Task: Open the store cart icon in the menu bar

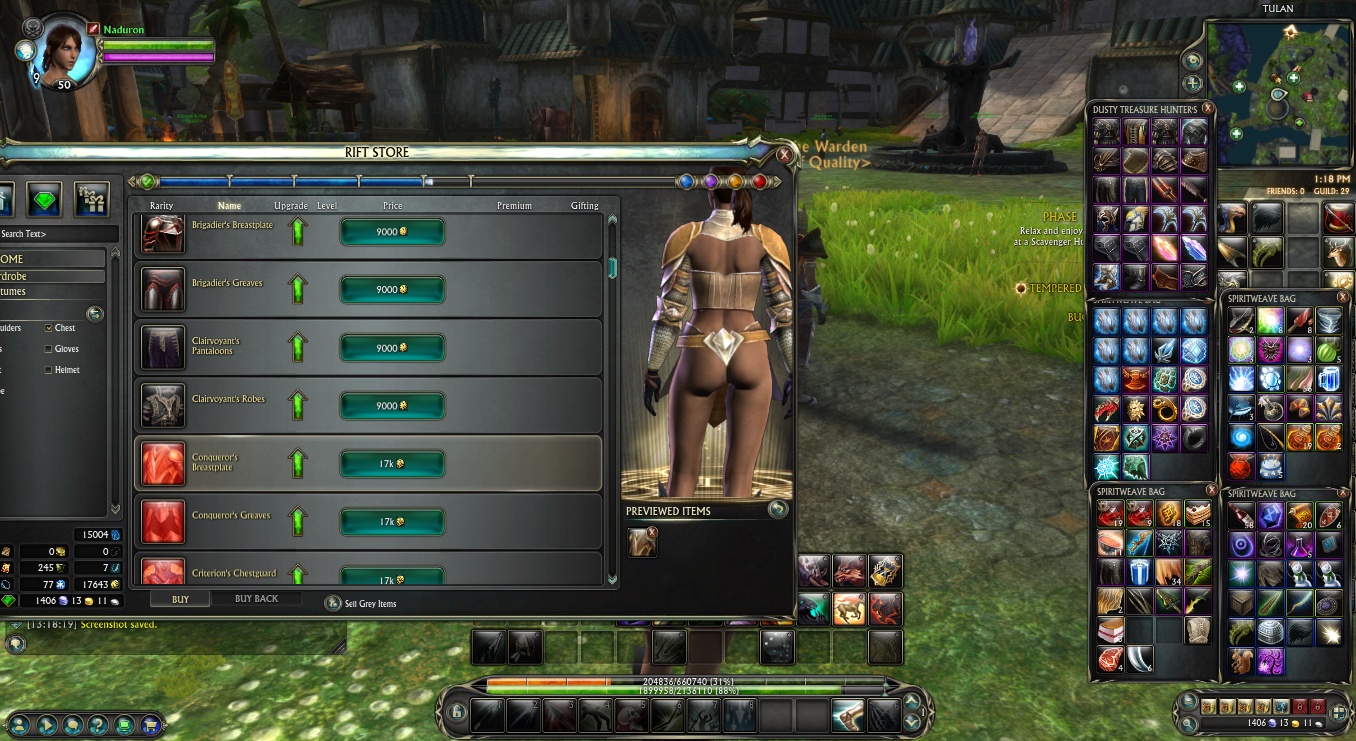Action: [x=150, y=724]
